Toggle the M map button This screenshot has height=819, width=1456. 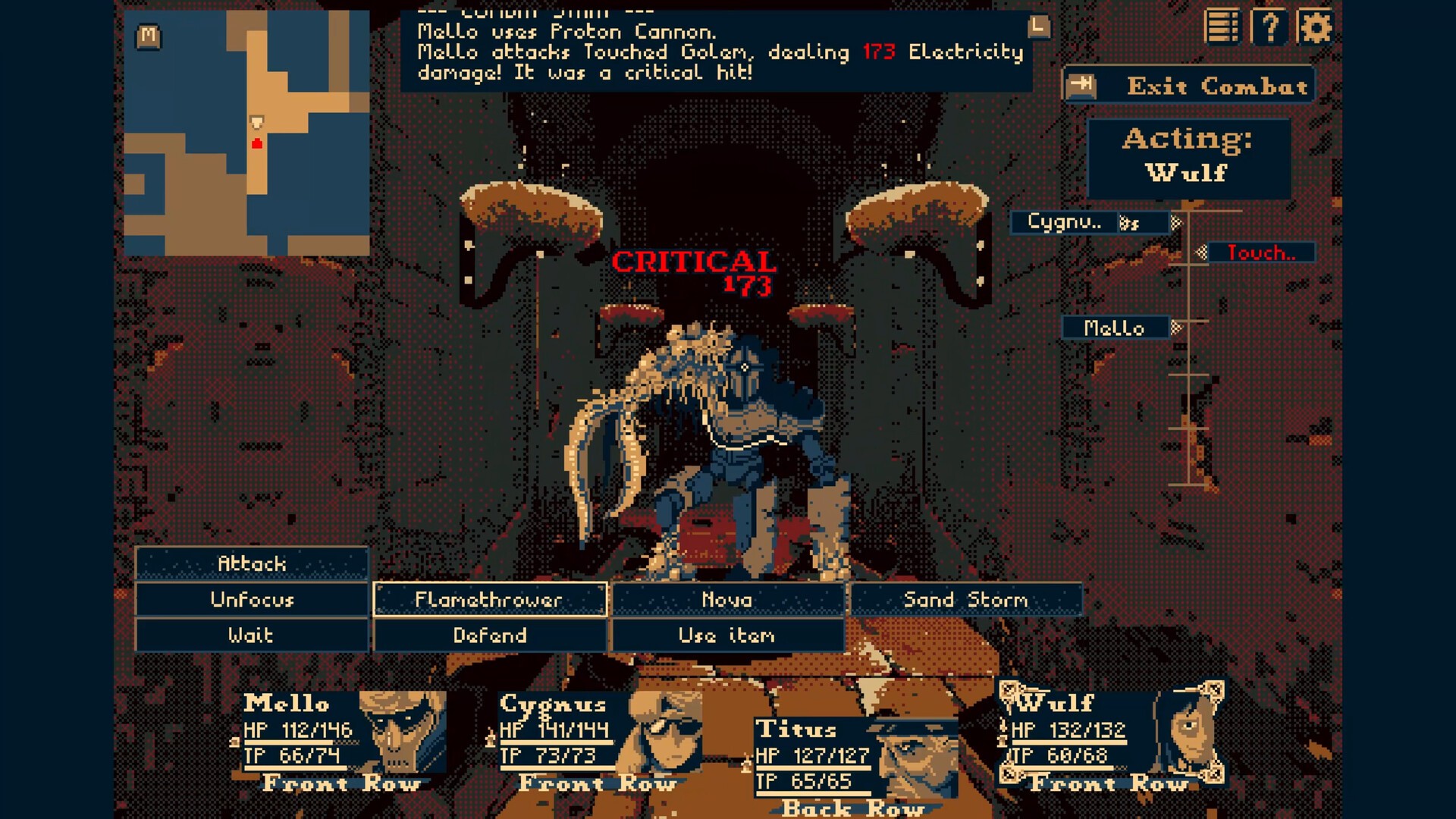tap(149, 36)
